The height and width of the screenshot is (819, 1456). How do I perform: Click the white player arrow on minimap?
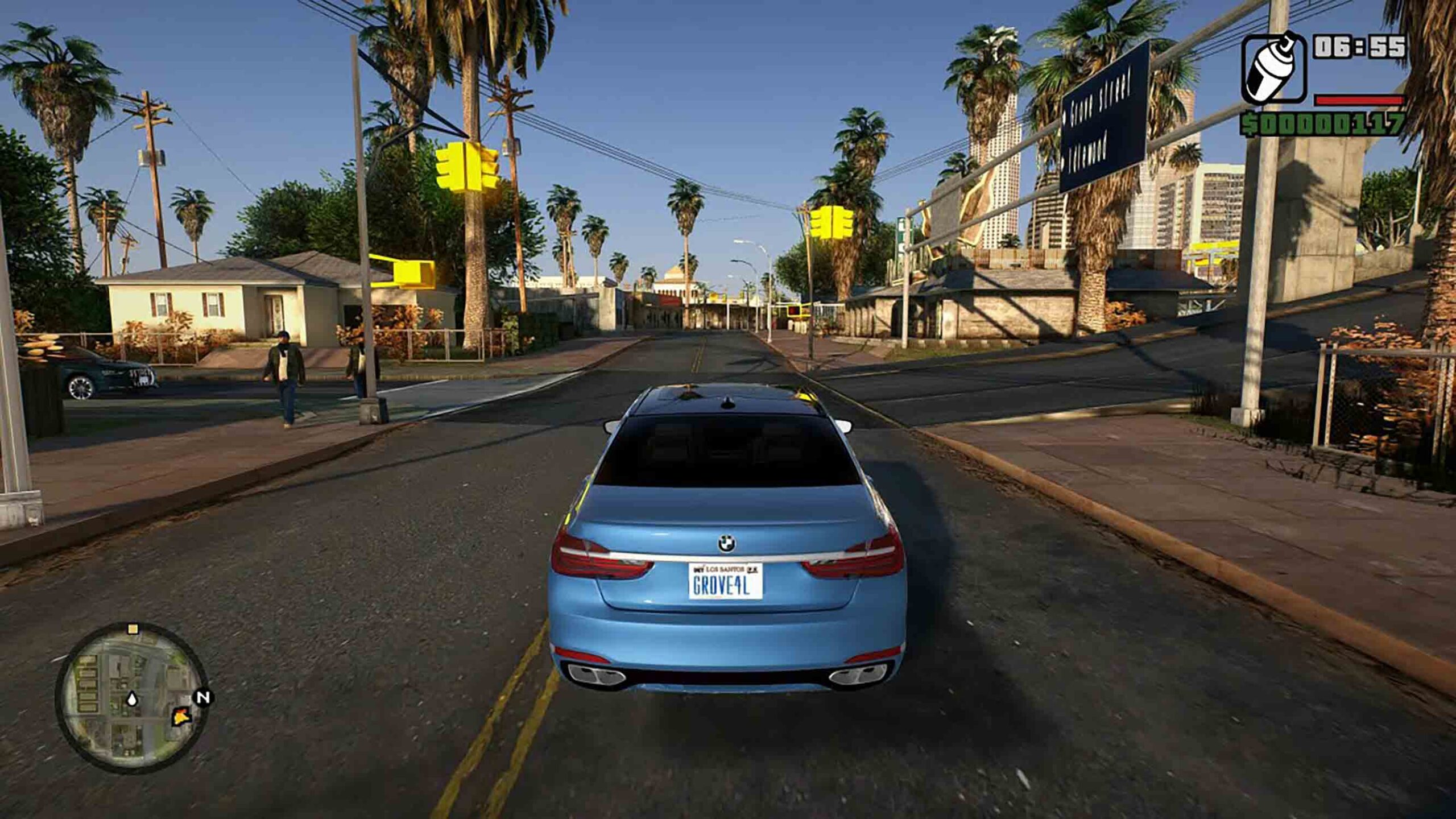pos(132,698)
